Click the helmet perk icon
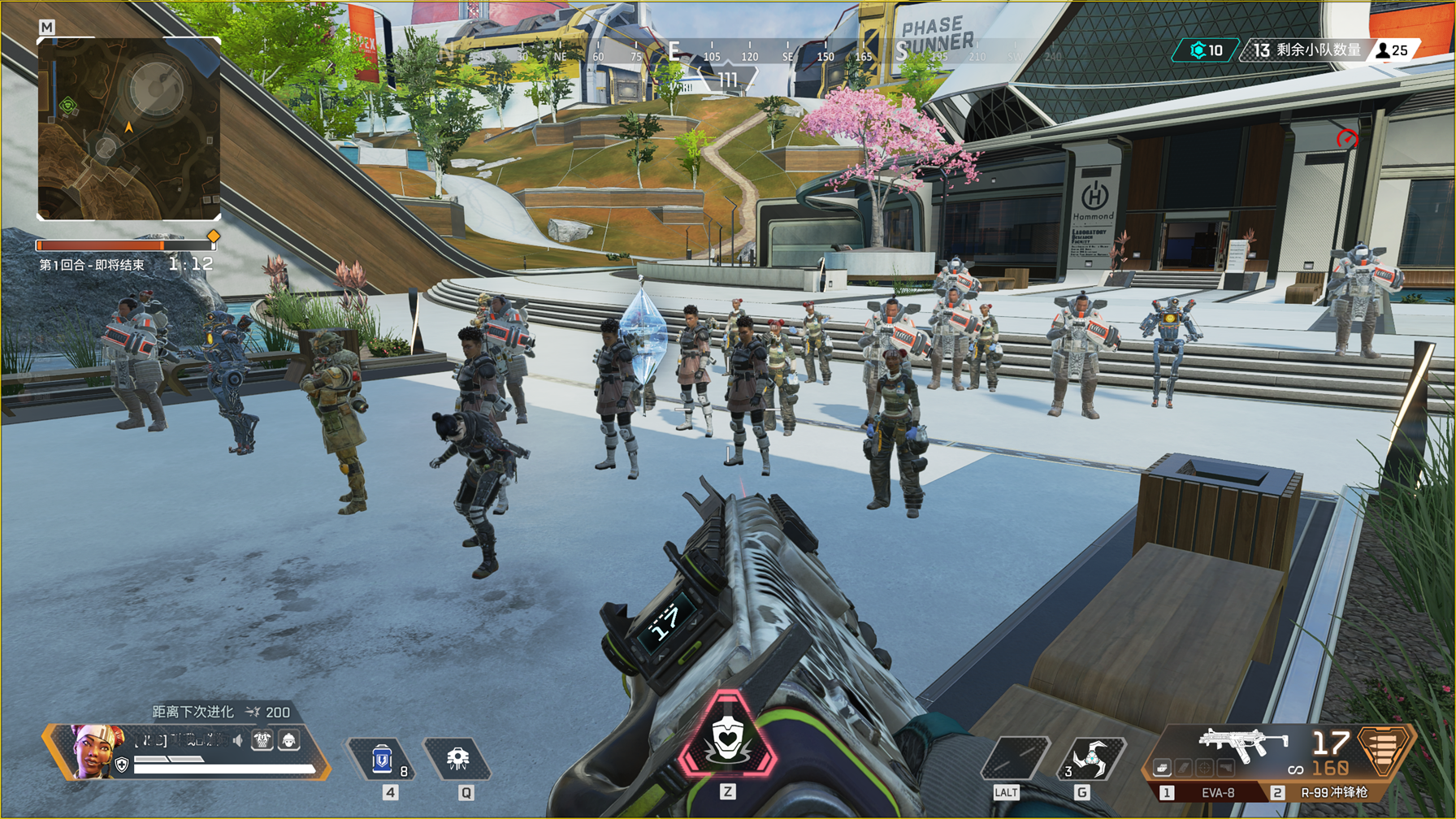The image size is (1456, 819). click(x=288, y=740)
